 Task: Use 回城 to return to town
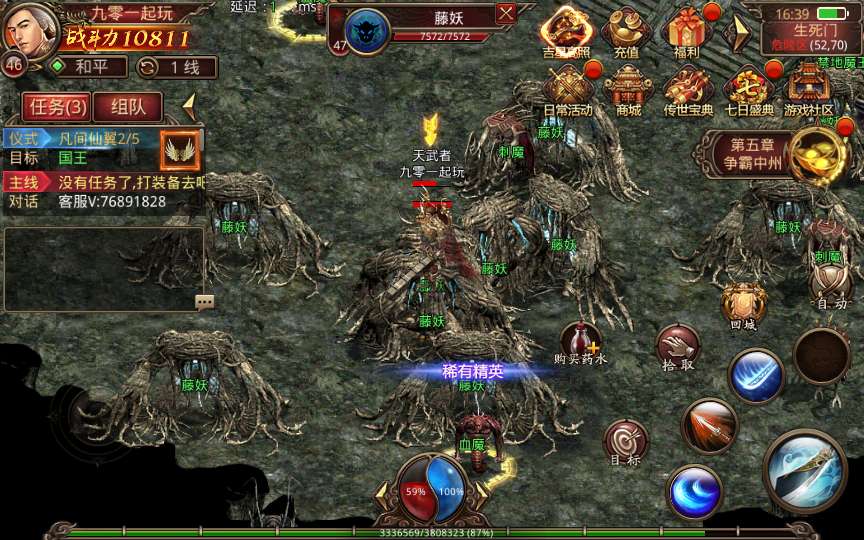click(x=742, y=305)
